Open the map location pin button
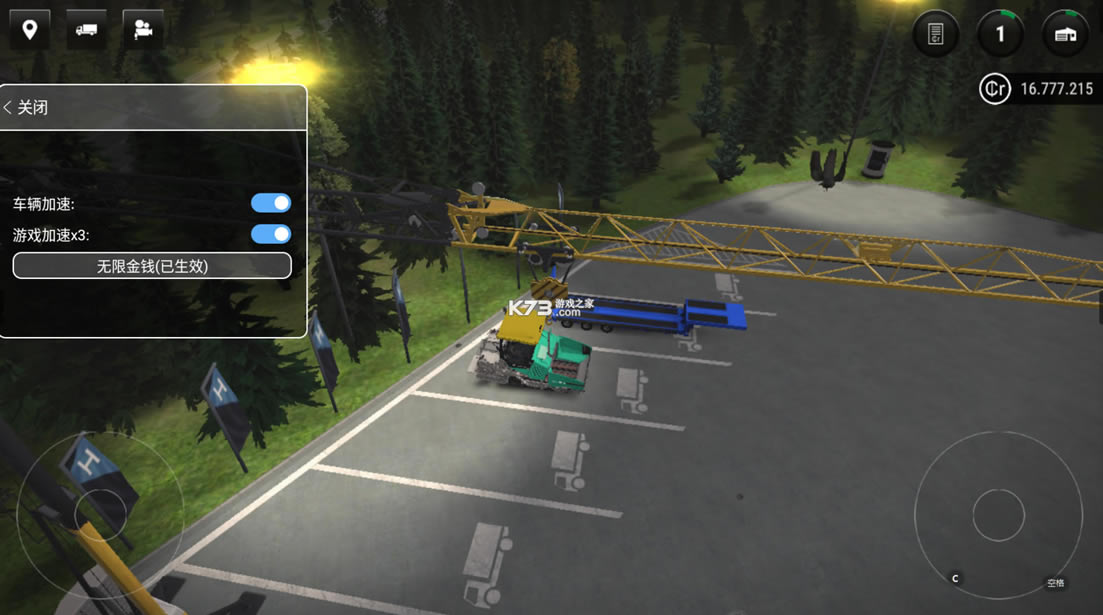 [x=30, y=30]
